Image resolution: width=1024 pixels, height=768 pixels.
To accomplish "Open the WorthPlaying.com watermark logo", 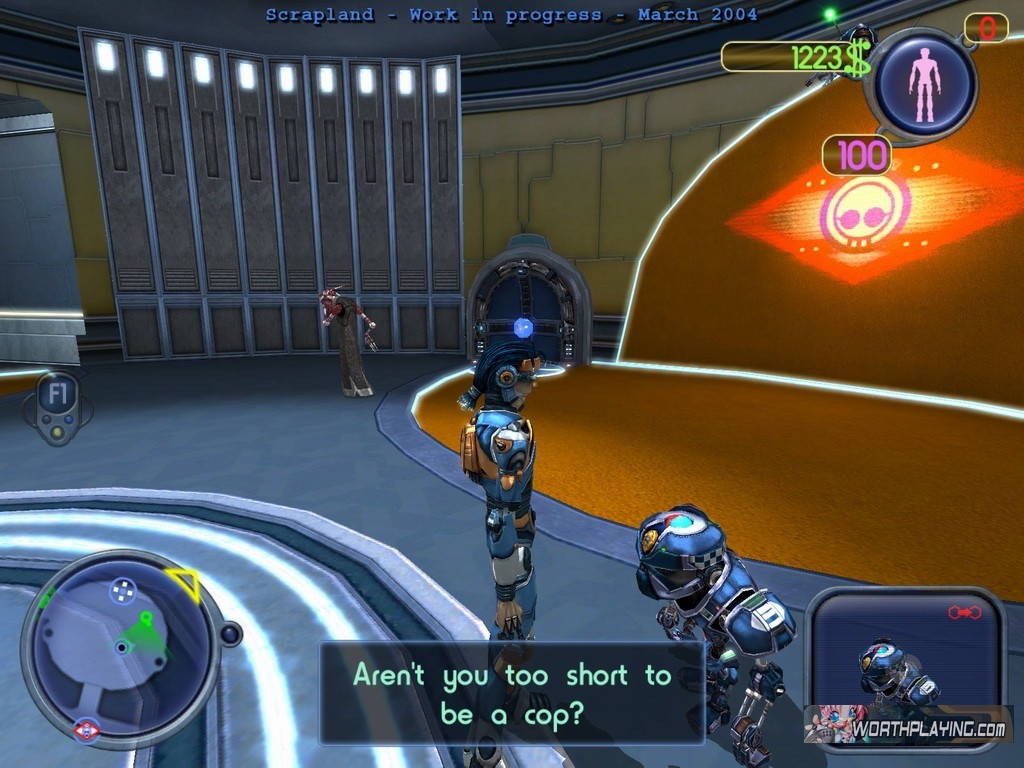I will tap(908, 726).
